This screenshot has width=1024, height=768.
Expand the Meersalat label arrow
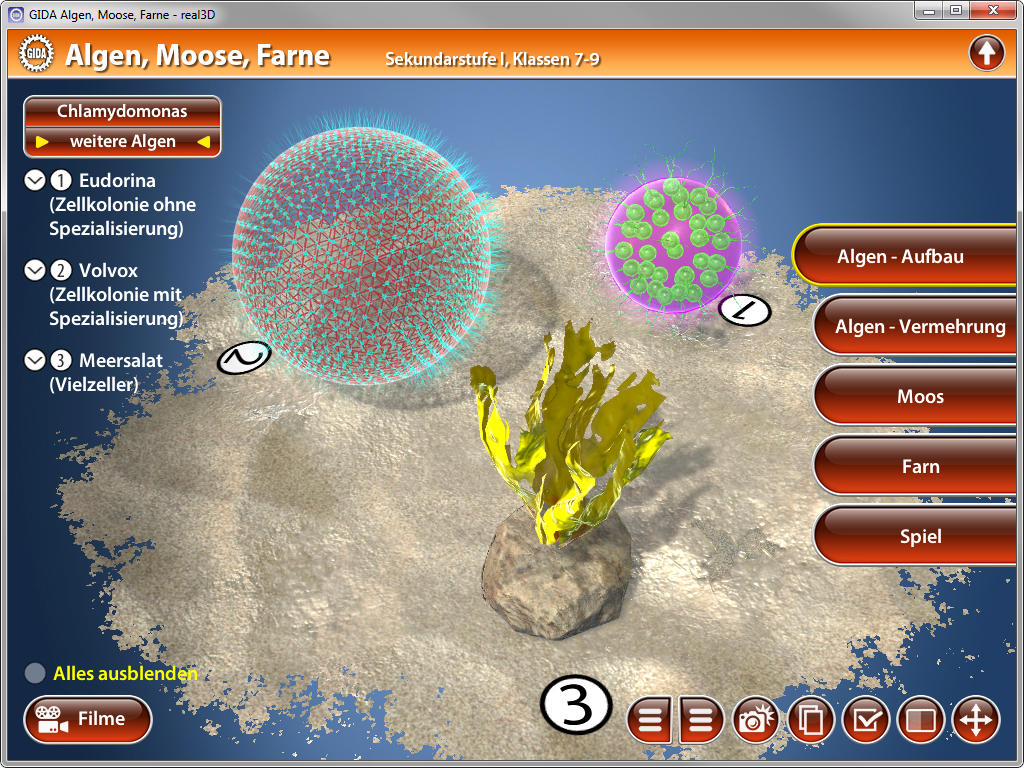pos(35,361)
